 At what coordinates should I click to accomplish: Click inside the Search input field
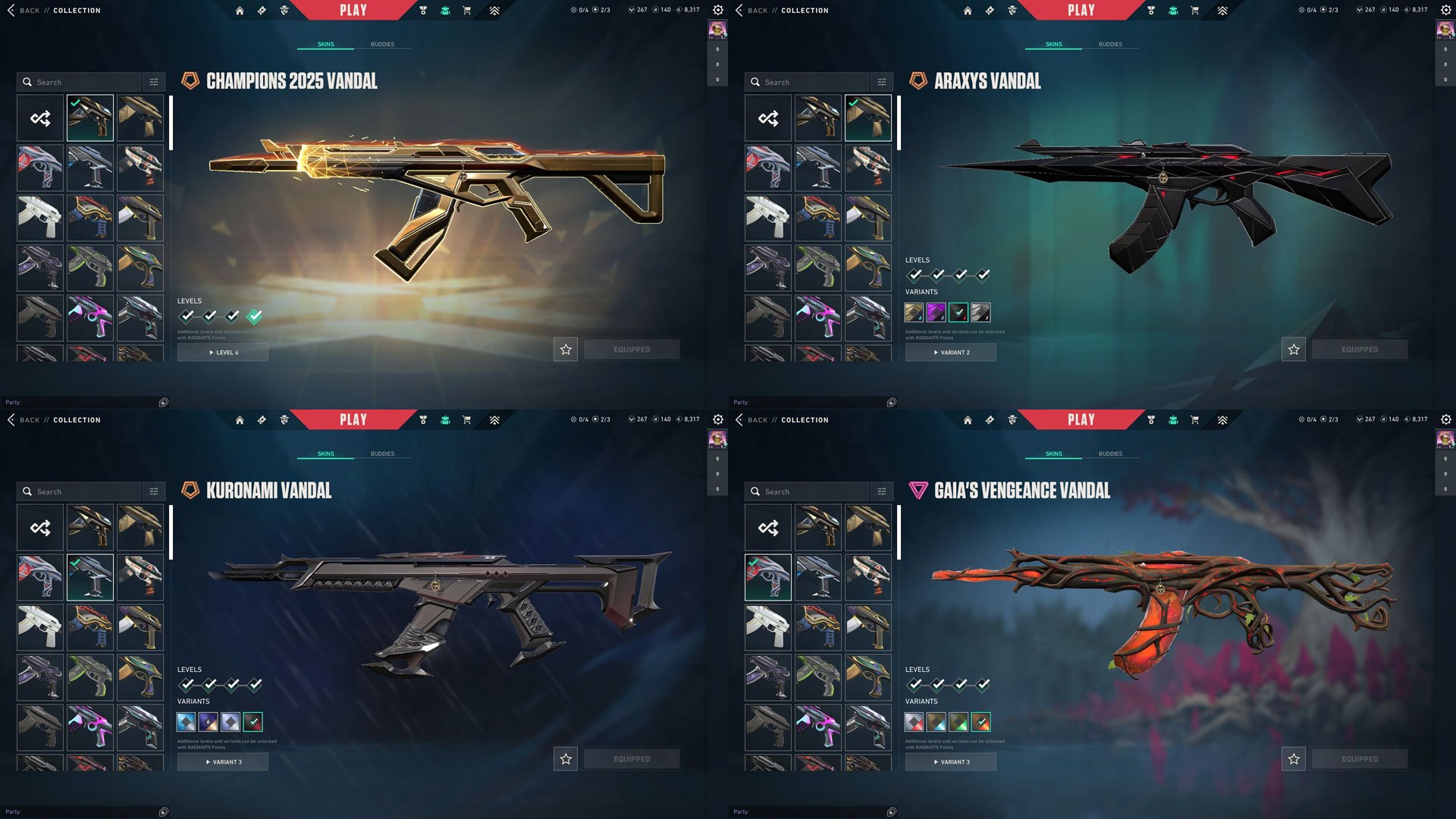pos(83,81)
